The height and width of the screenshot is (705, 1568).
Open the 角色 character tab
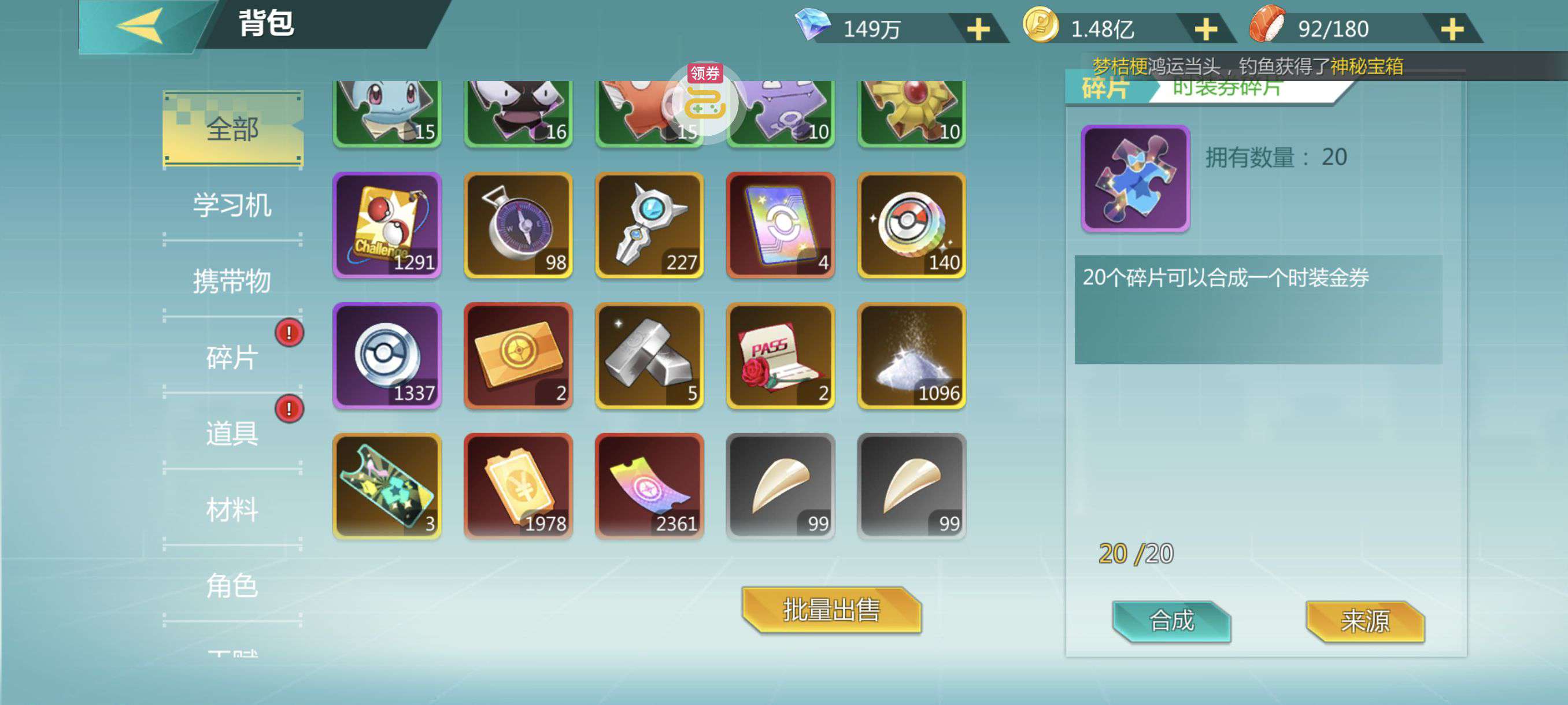coord(232,585)
